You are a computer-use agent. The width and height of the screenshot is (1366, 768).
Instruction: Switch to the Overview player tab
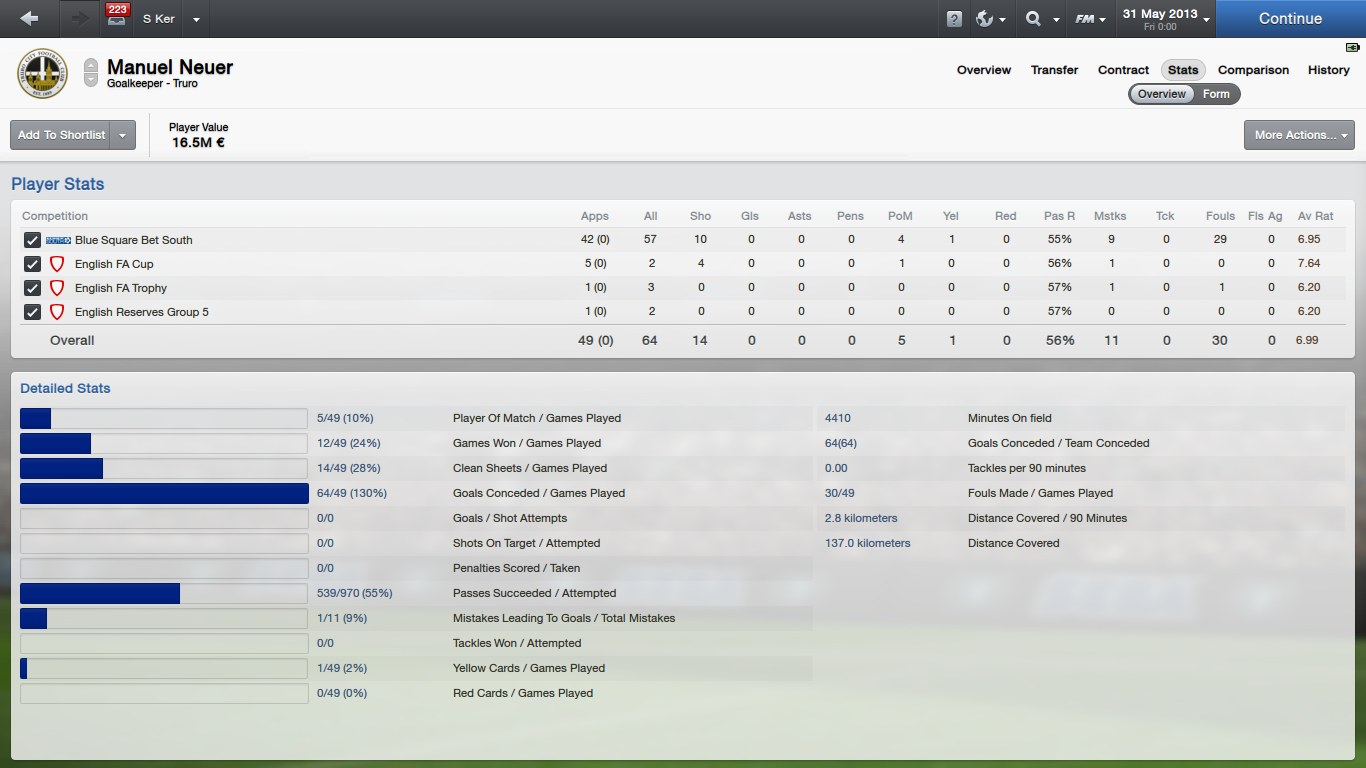coord(984,70)
